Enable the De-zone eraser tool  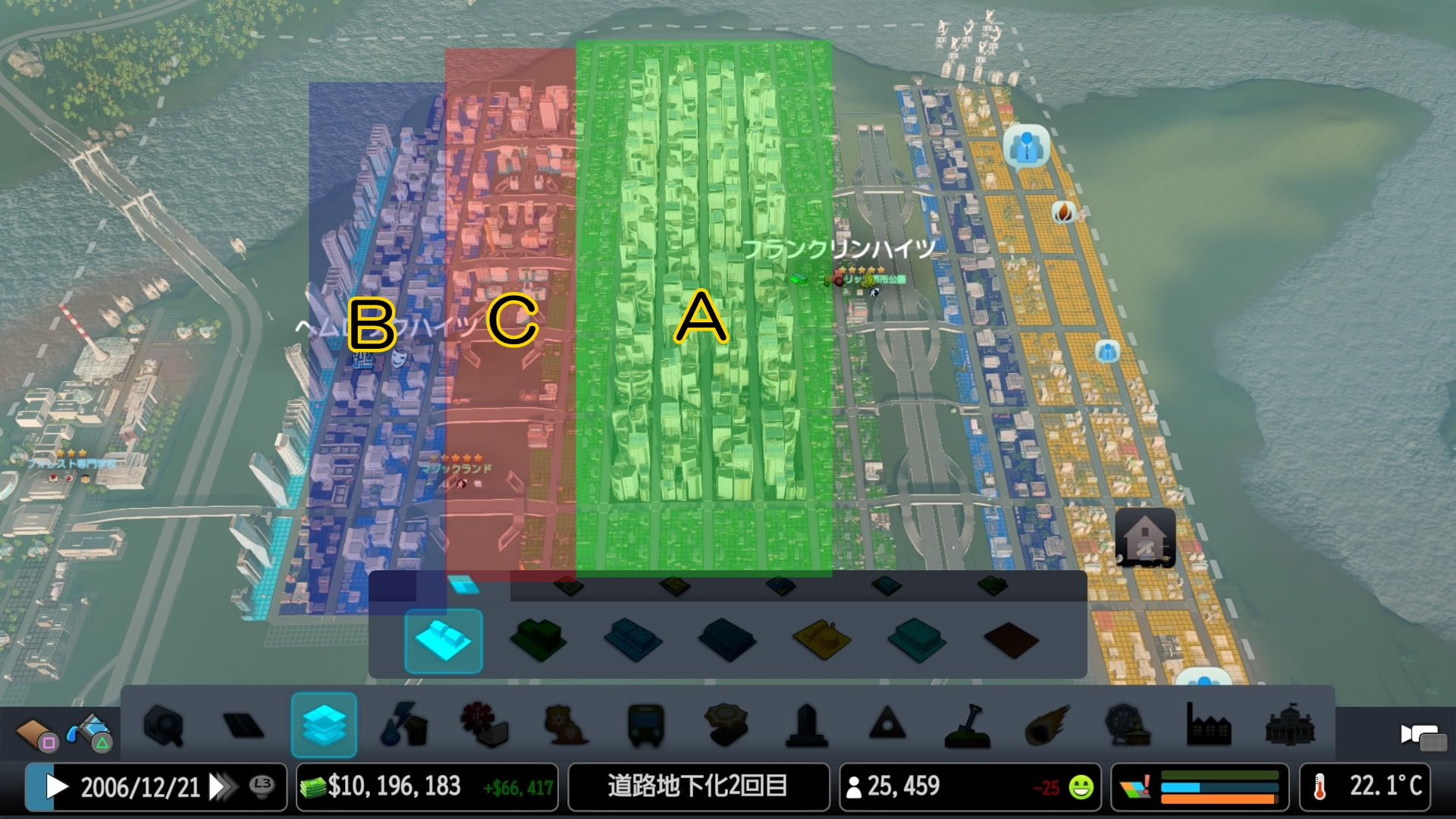(444, 641)
